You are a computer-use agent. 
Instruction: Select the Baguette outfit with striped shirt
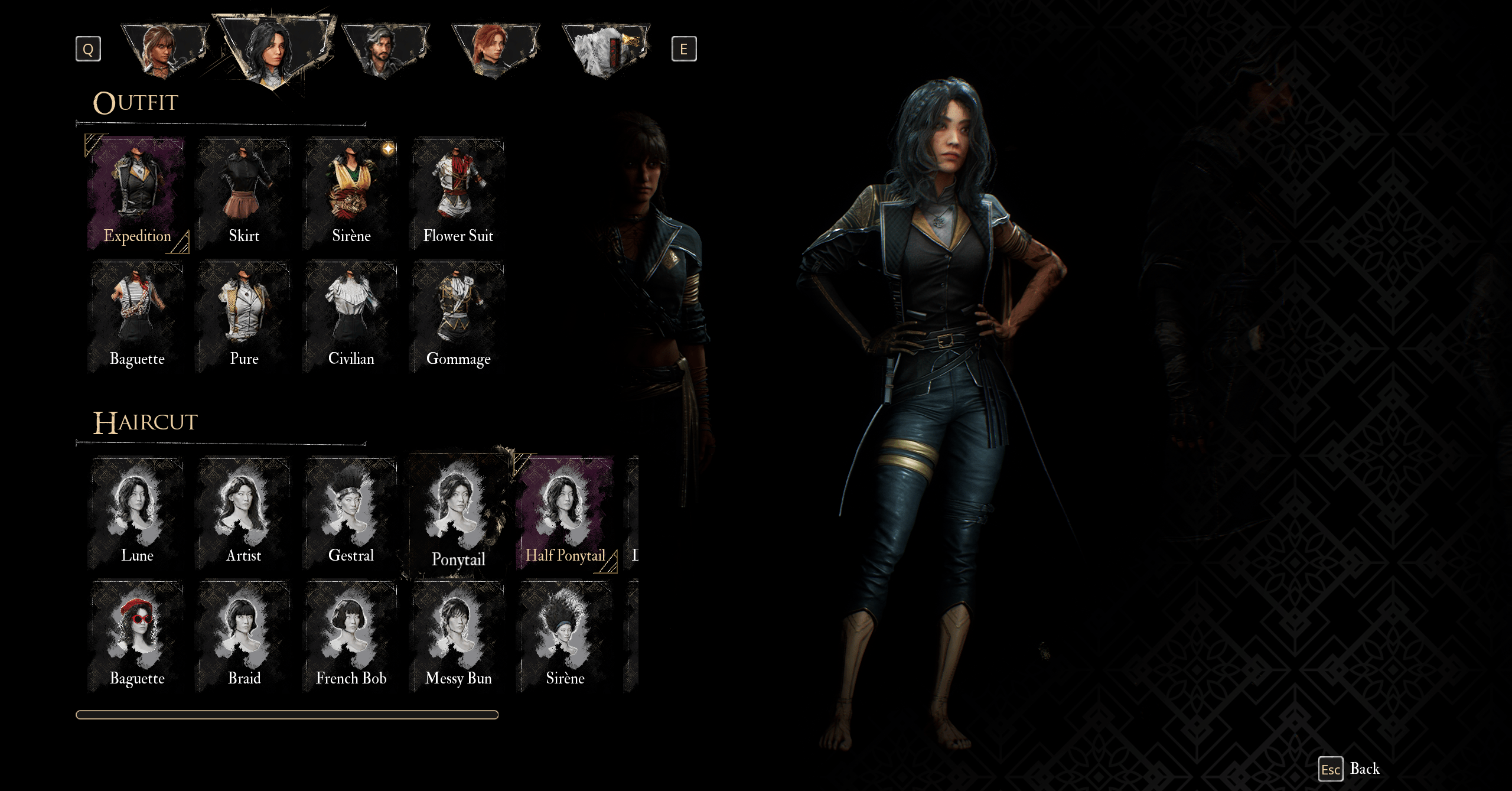pyautogui.click(x=137, y=317)
